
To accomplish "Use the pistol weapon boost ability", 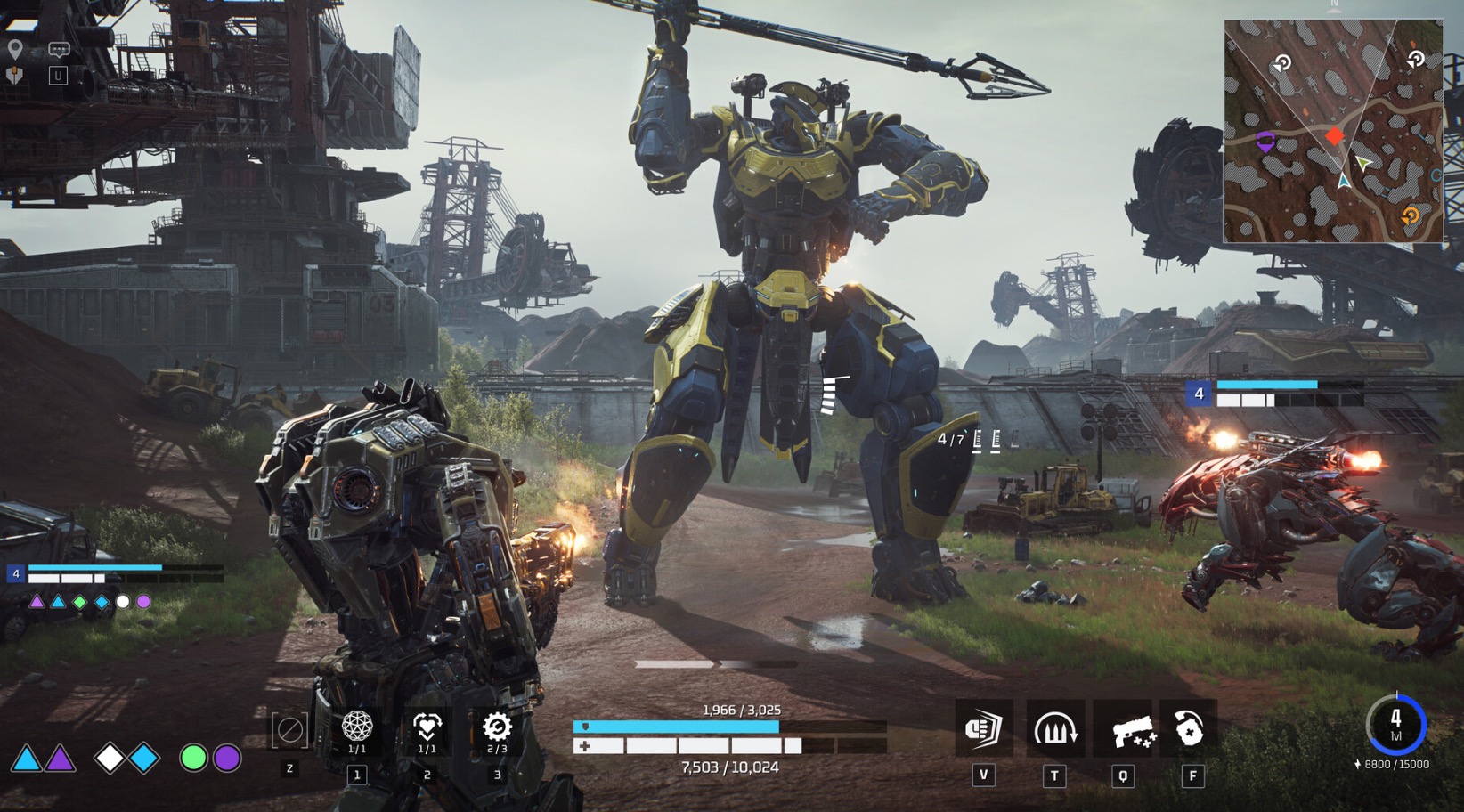I will coord(1124,730).
